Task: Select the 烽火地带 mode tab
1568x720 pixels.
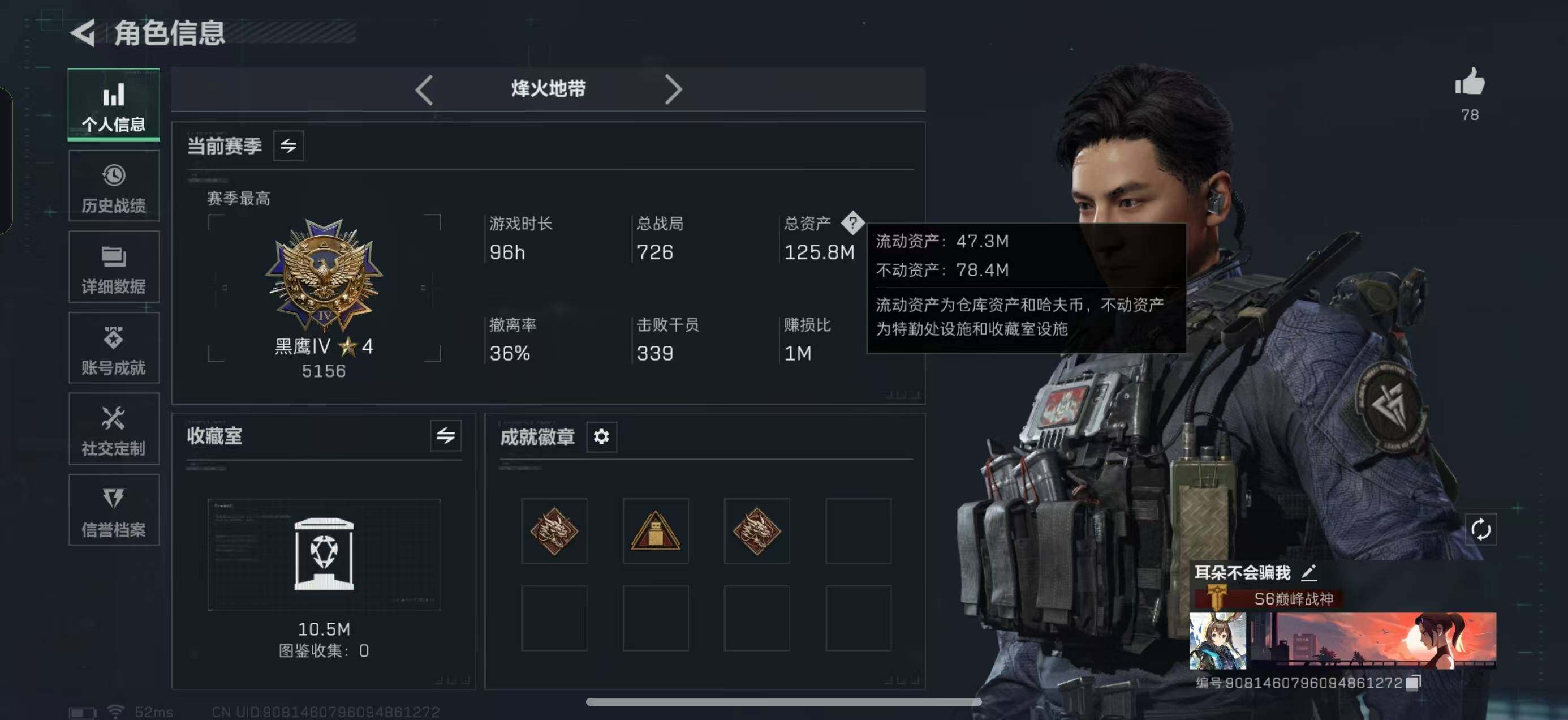Action: pos(546,89)
